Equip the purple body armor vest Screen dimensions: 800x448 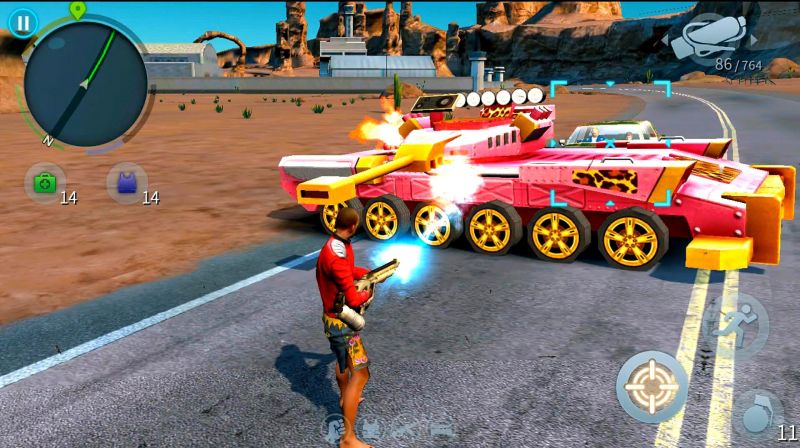coord(126,183)
